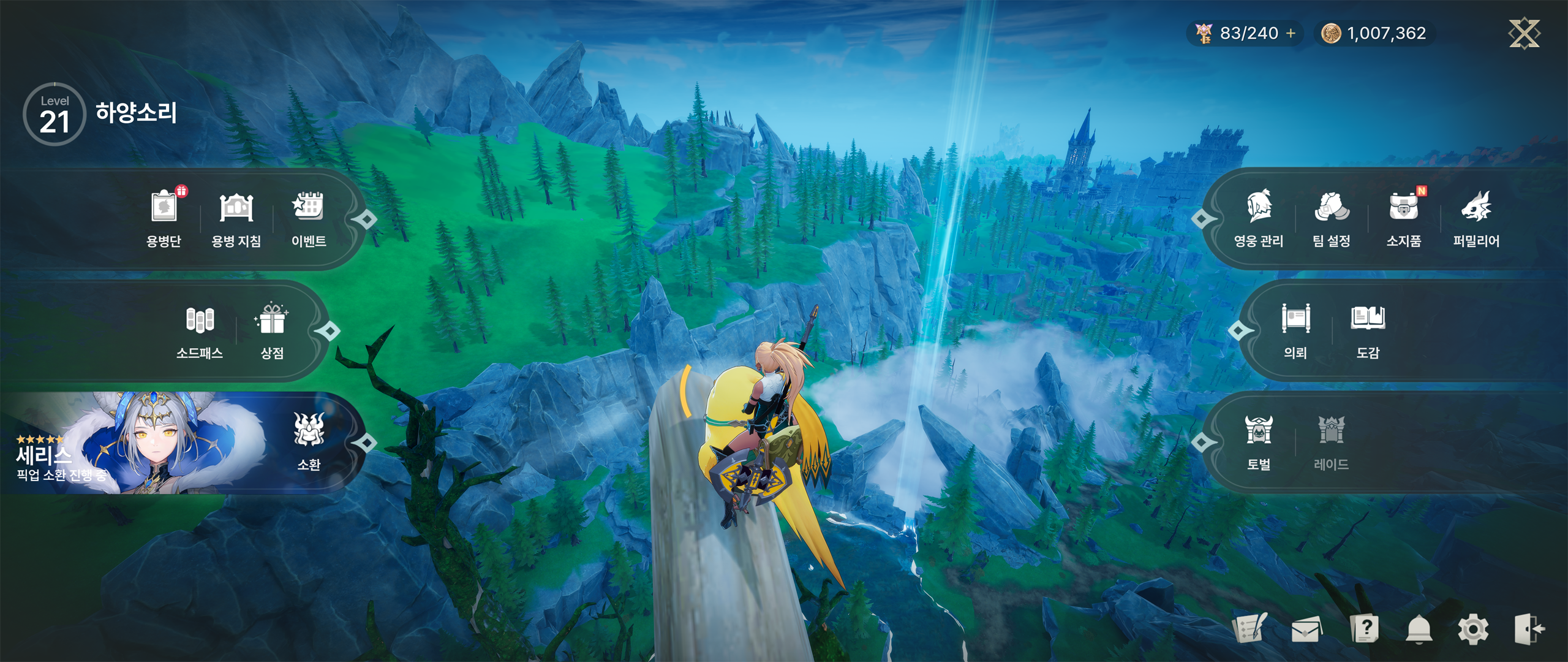Open the gear settings icon

click(1473, 630)
